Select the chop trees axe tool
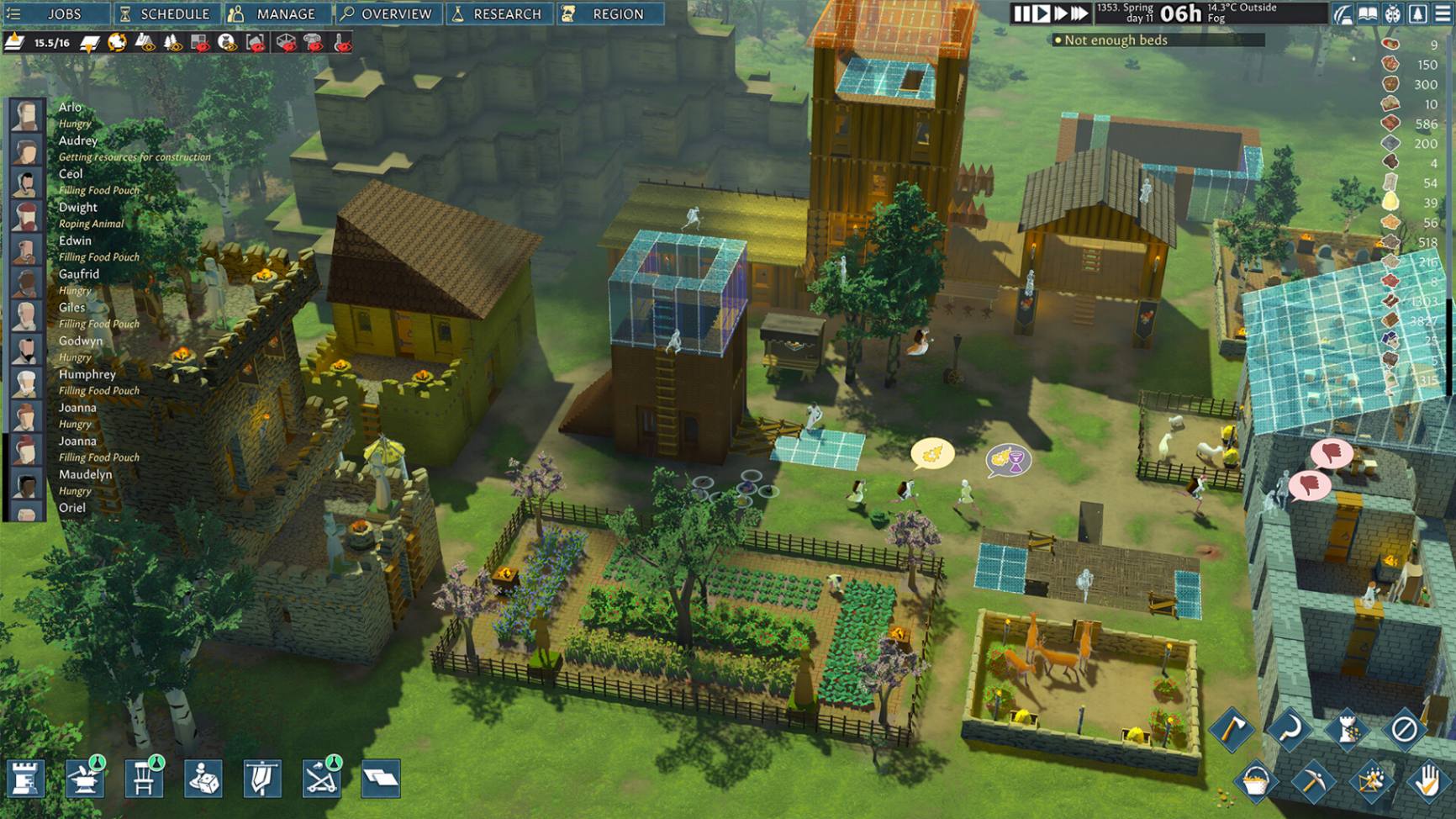 [x=1232, y=730]
